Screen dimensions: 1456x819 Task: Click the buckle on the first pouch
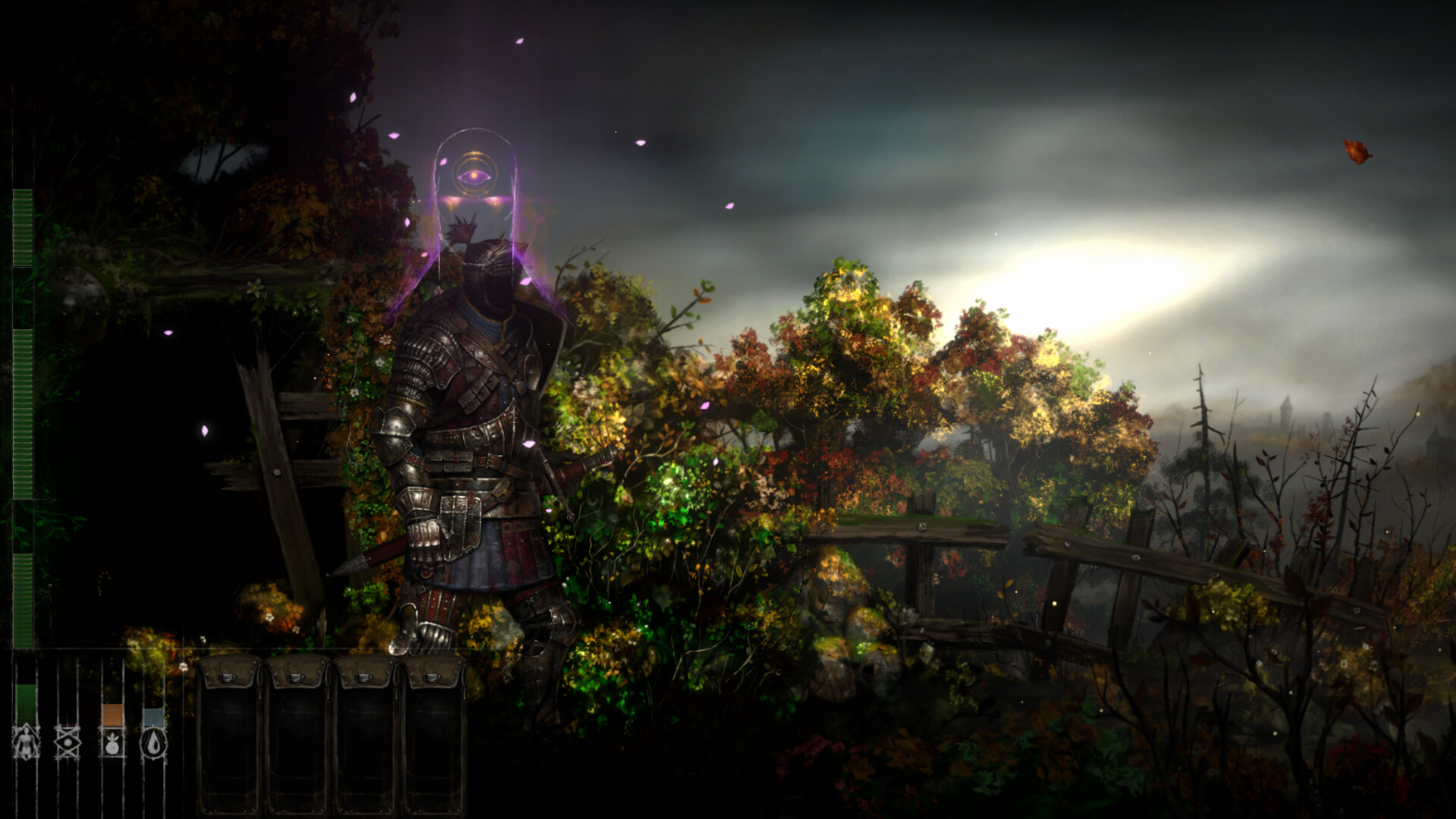(227, 679)
